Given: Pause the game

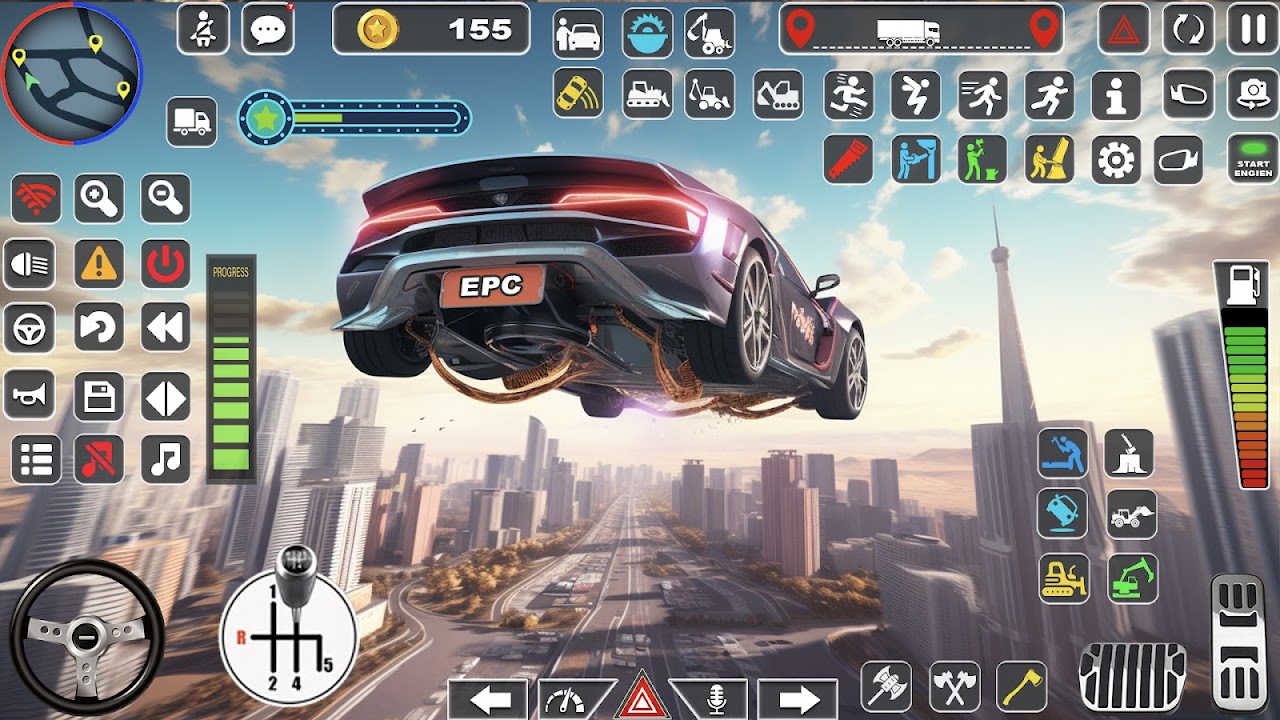Looking at the screenshot, I should pos(1253,29).
